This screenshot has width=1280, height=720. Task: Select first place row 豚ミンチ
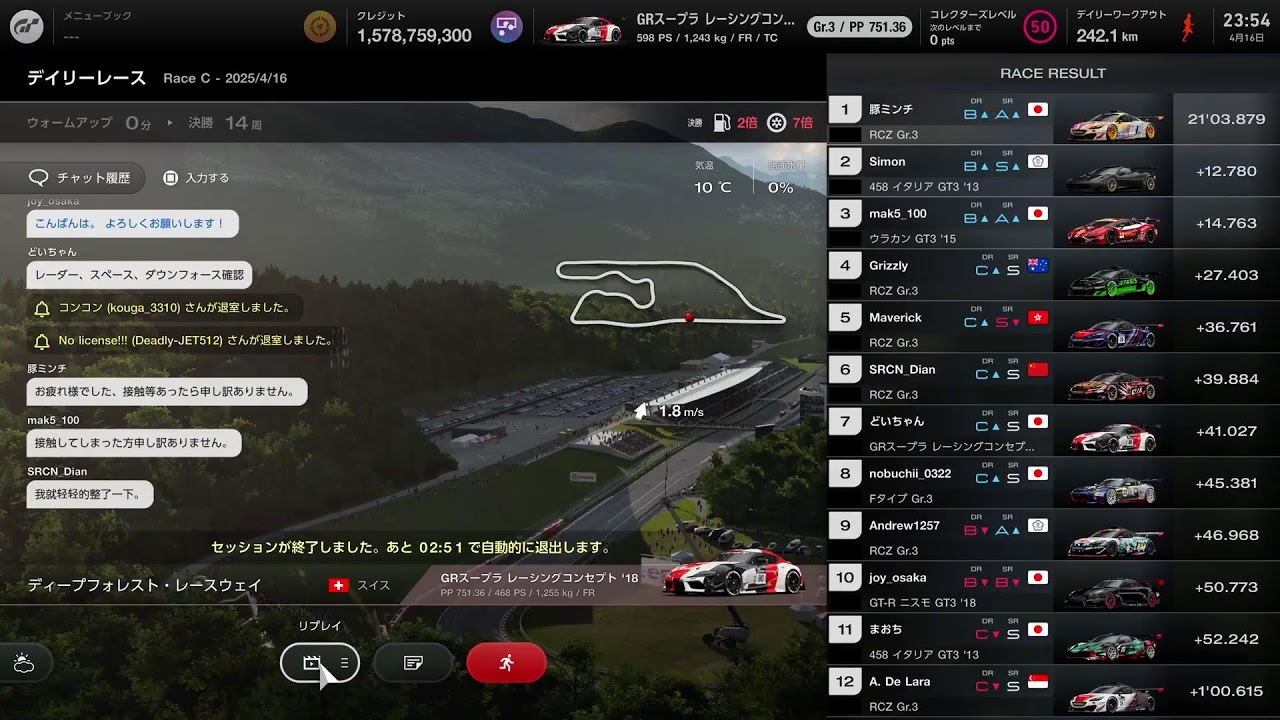(1052, 119)
